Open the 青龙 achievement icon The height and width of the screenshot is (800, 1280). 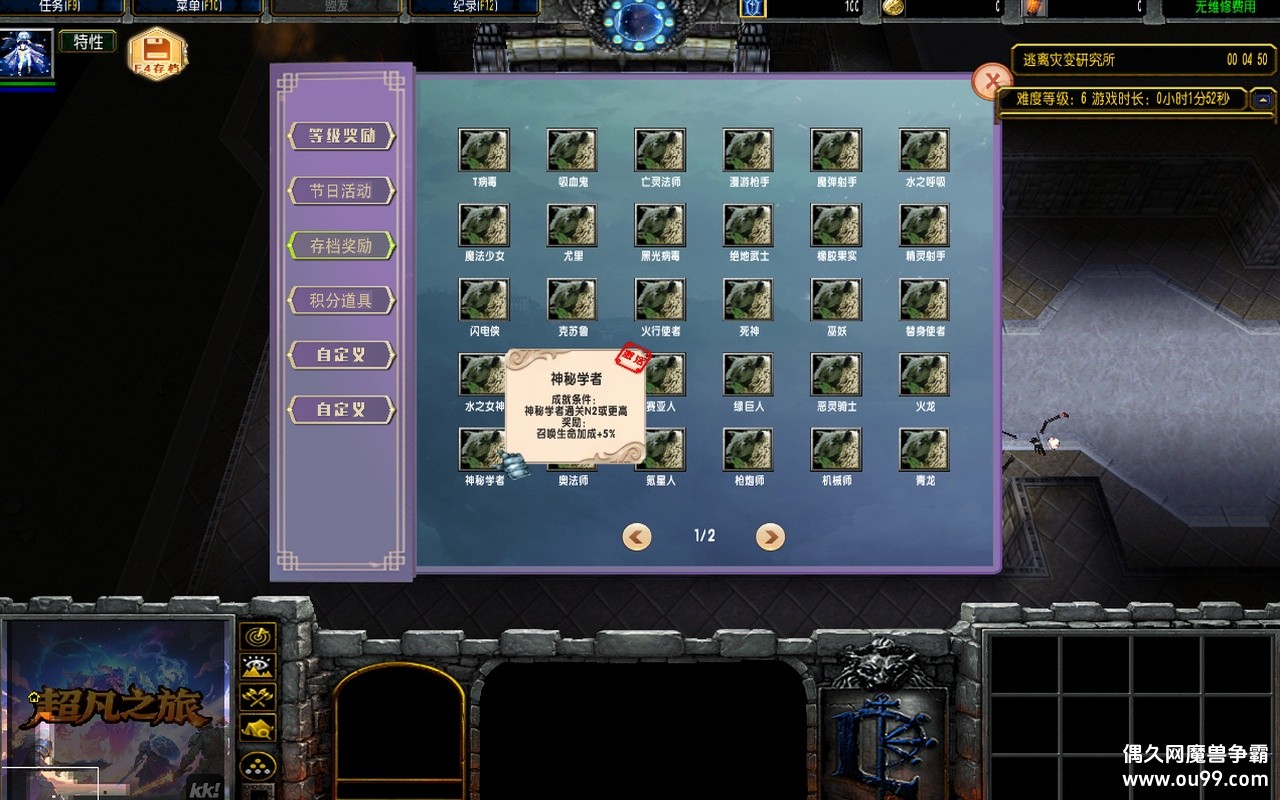[924, 450]
